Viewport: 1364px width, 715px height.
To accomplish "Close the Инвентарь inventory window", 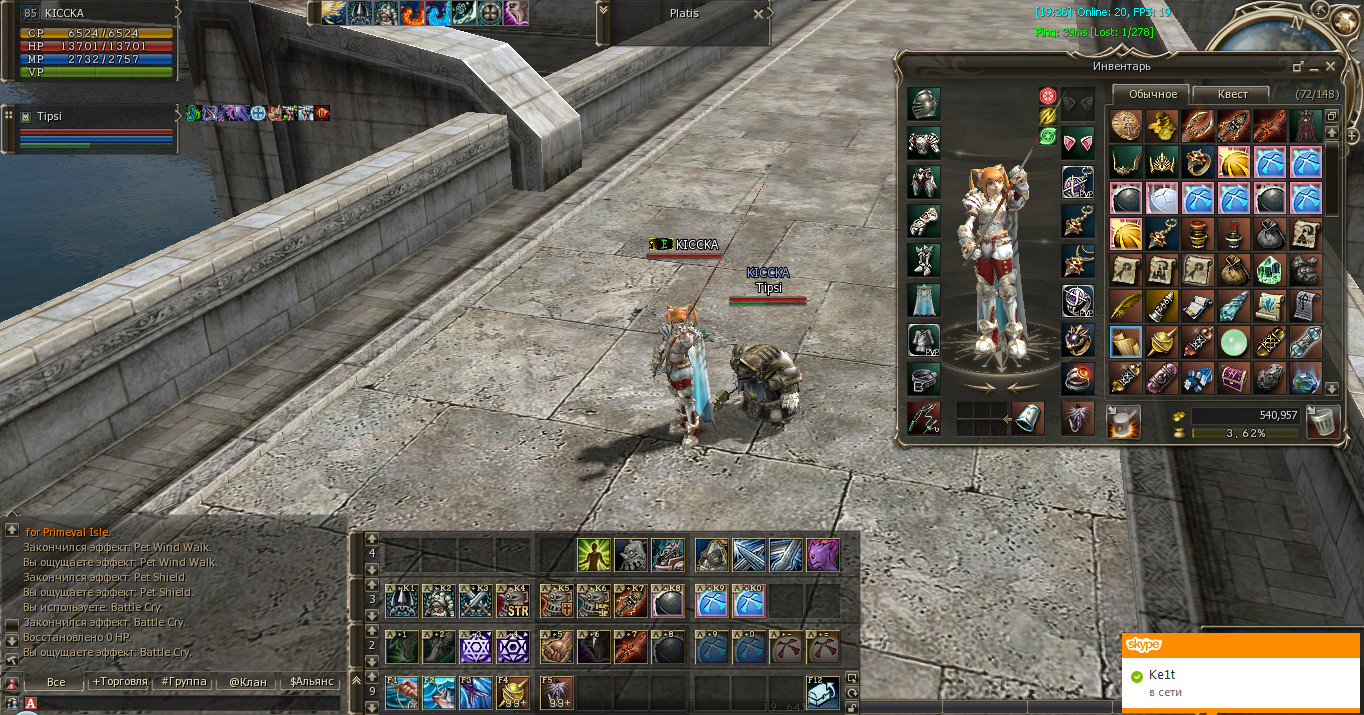I will coord(1330,66).
